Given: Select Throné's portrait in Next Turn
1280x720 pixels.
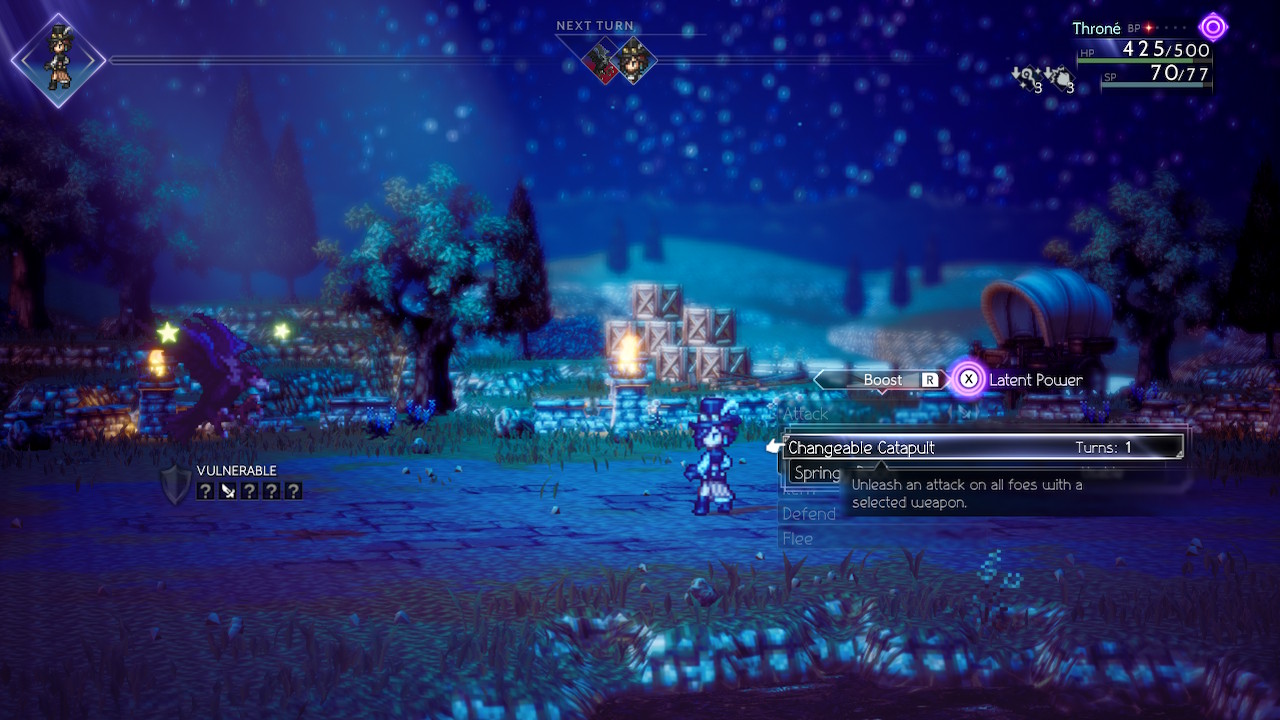Looking at the screenshot, I should (634, 60).
